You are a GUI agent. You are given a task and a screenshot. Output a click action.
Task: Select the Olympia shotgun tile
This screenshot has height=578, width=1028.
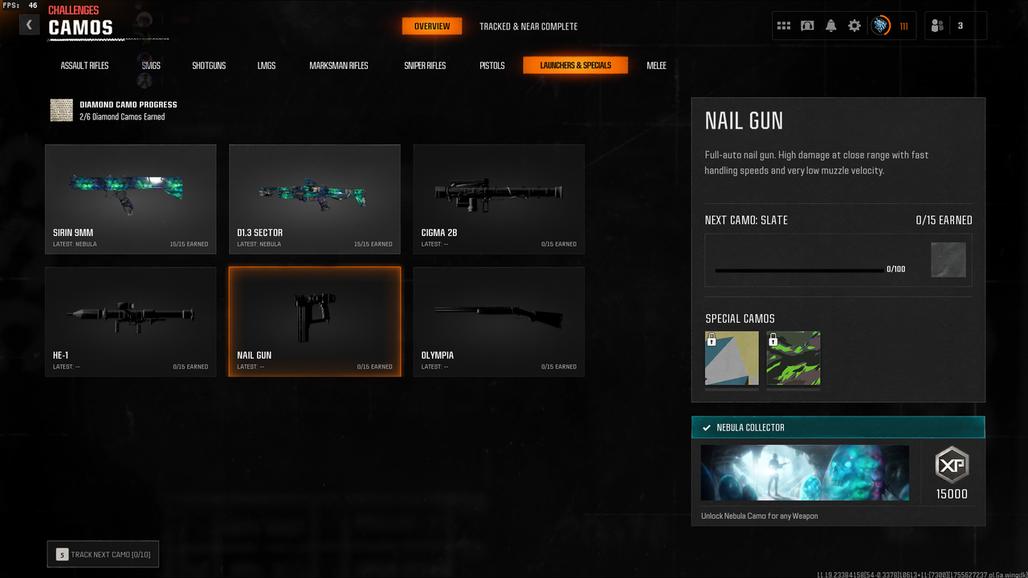click(x=498, y=321)
